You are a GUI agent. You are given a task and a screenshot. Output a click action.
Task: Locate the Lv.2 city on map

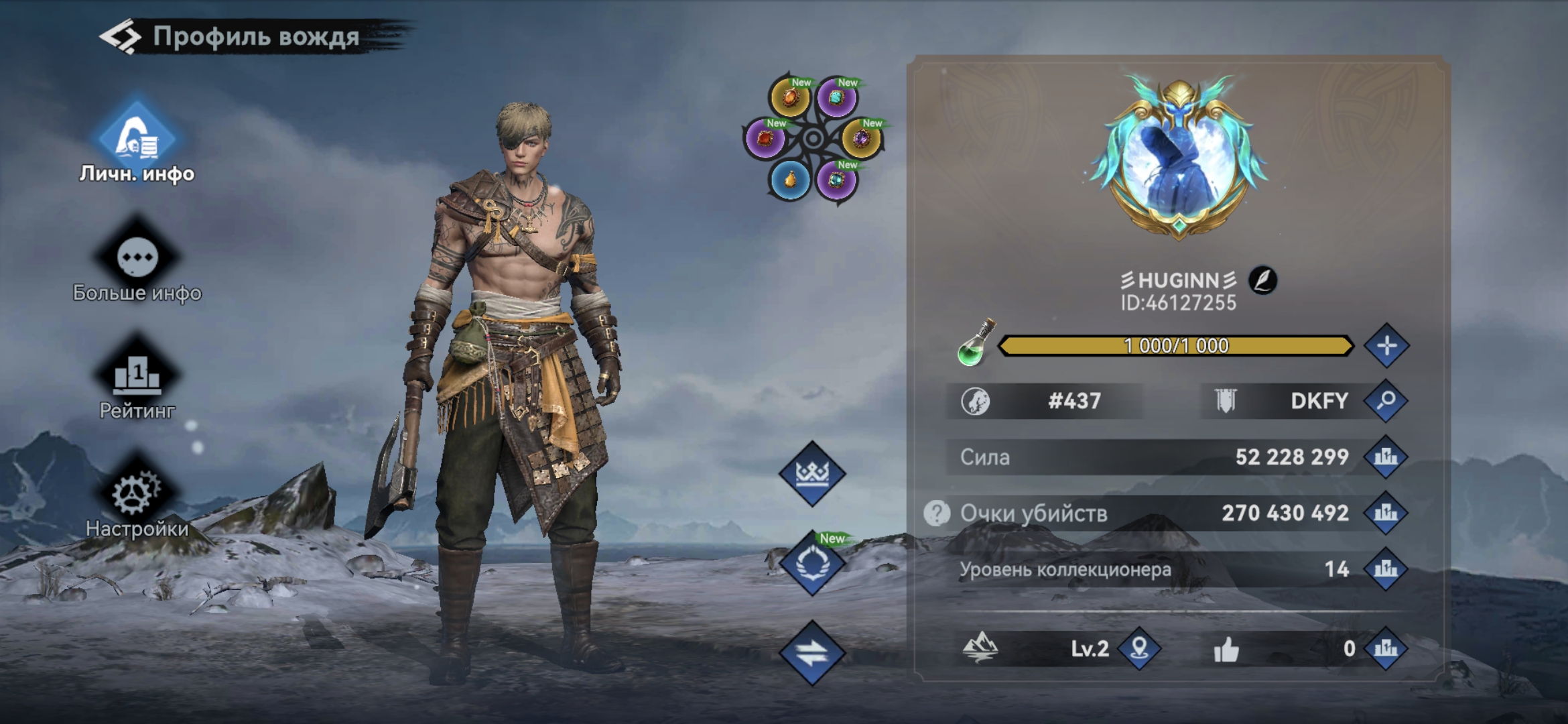1139,648
